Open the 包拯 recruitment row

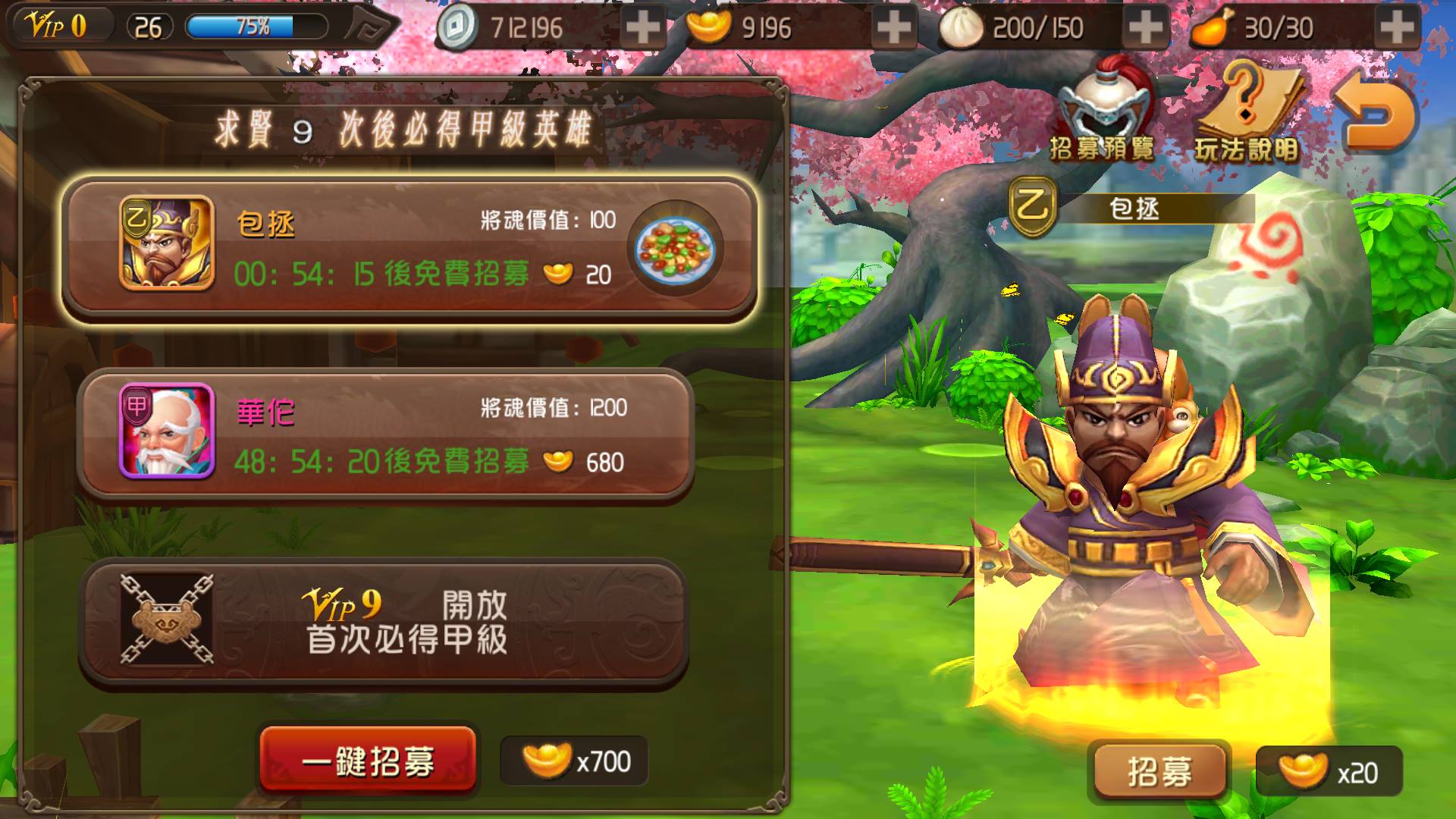(409, 250)
